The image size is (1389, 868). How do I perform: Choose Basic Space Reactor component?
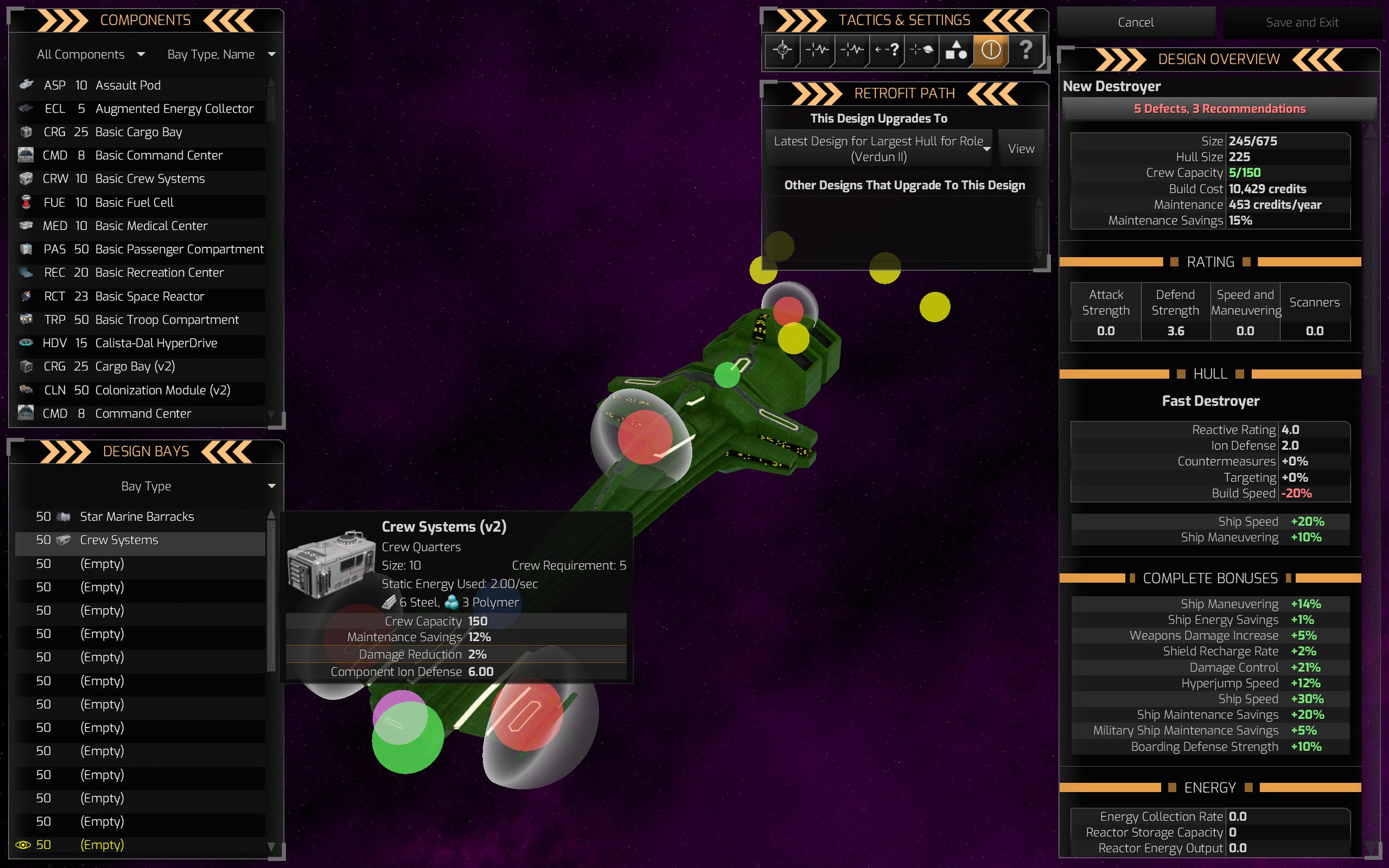[149, 296]
